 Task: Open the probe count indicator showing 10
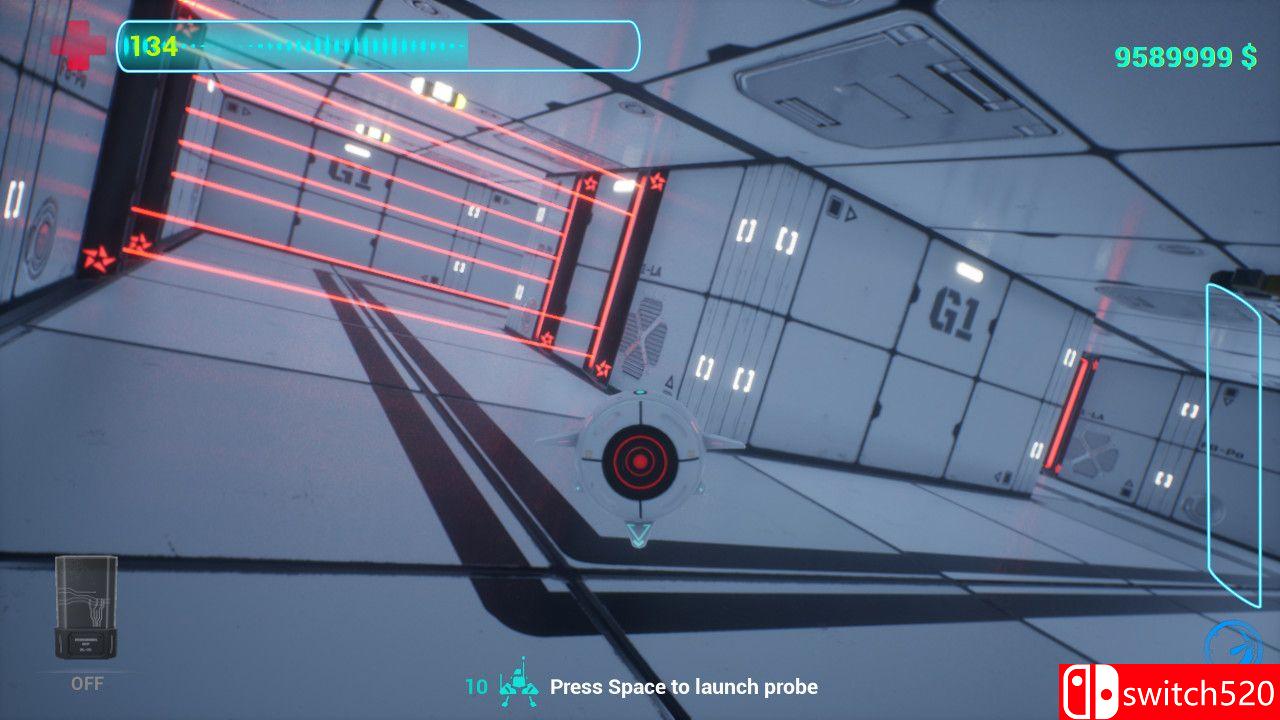pyautogui.click(x=474, y=687)
